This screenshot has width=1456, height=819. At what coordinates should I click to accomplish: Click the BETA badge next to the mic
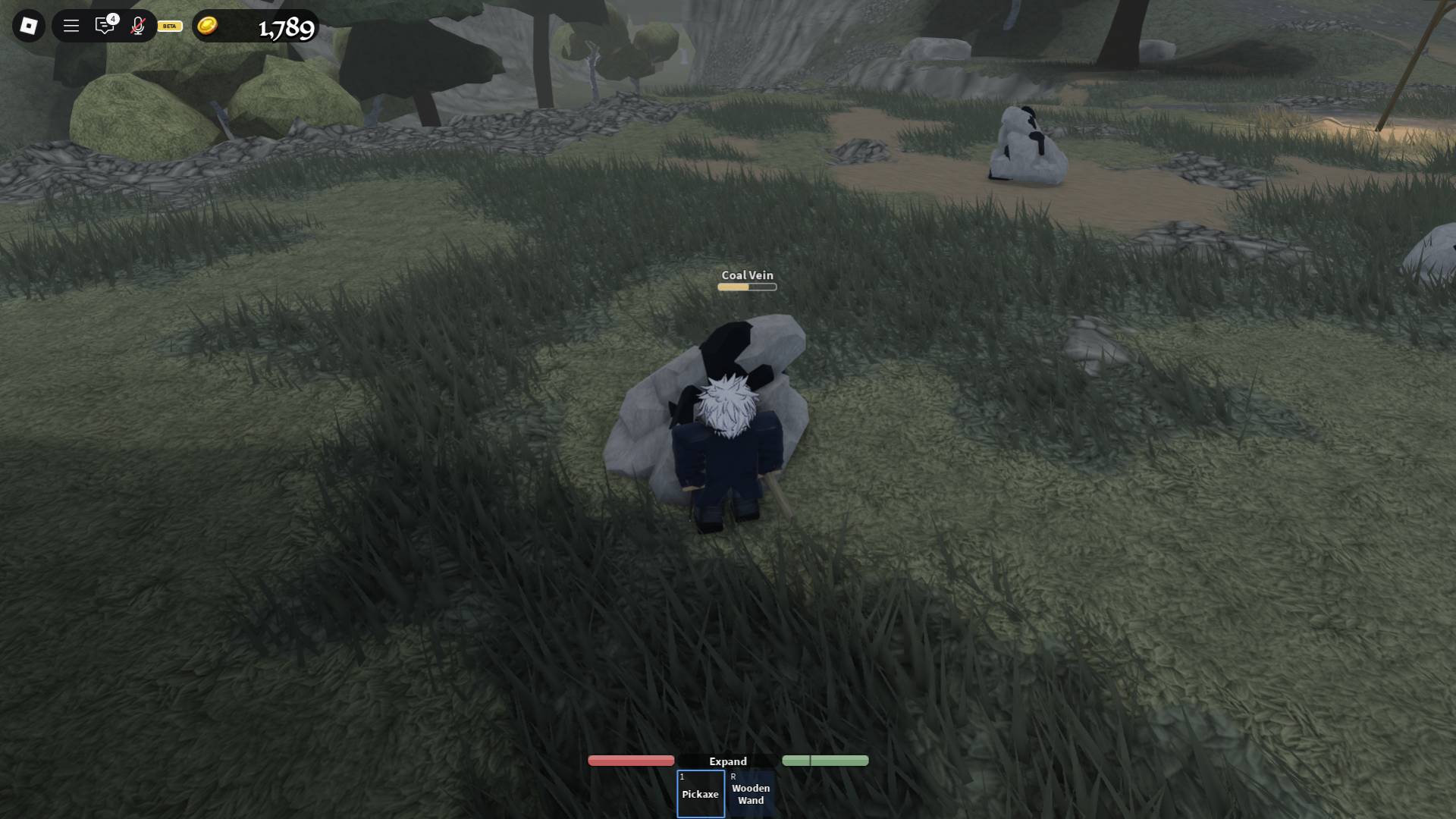click(x=168, y=27)
